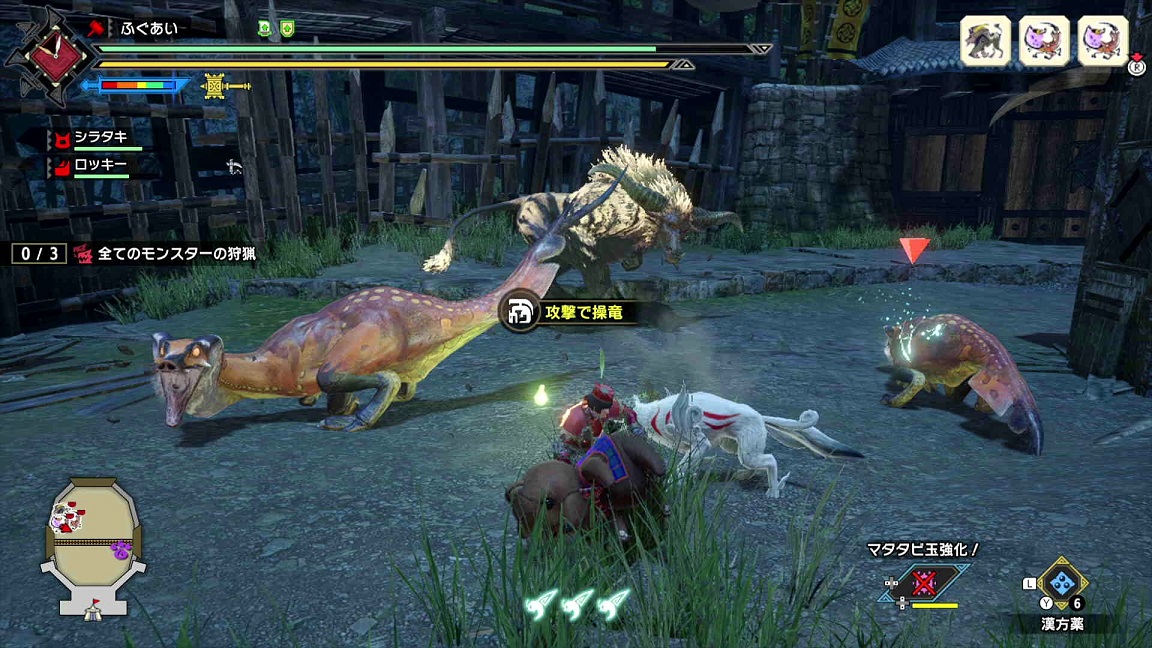This screenshot has height=648, width=1152.
Task: Open the minimap of the arena
Action: (x=93, y=543)
